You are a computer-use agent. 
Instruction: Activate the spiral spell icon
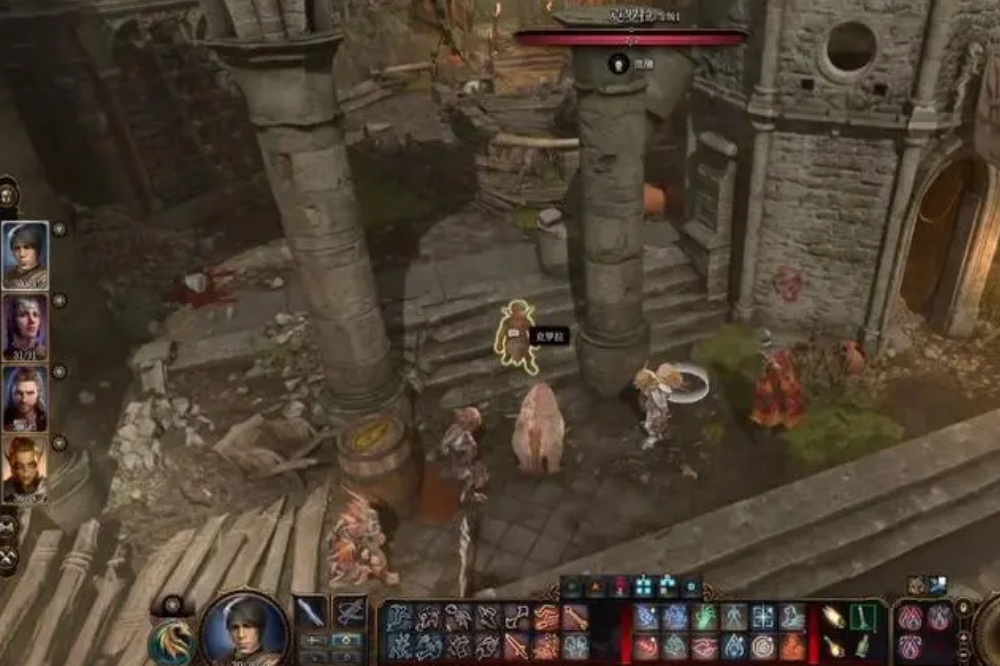click(764, 647)
